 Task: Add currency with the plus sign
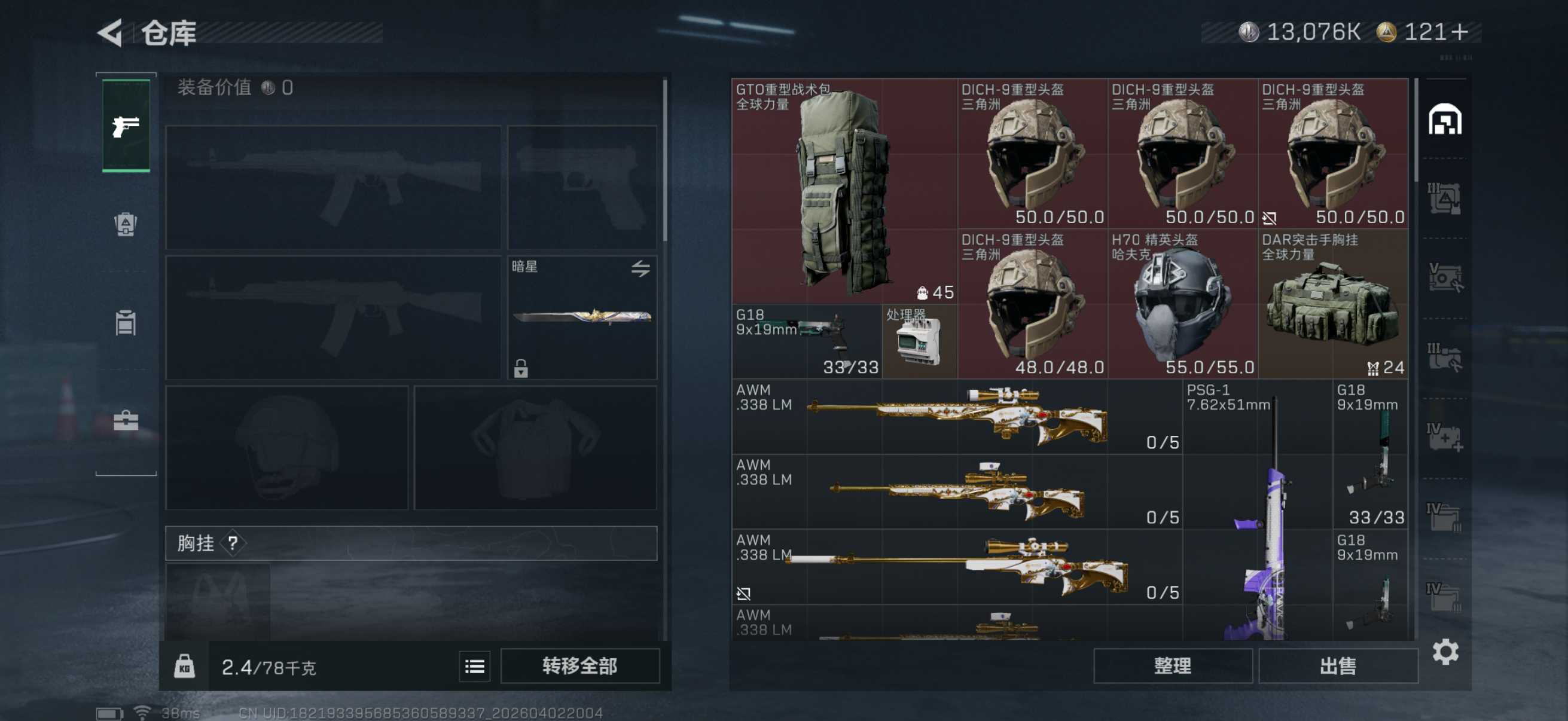pos(1459,32)
